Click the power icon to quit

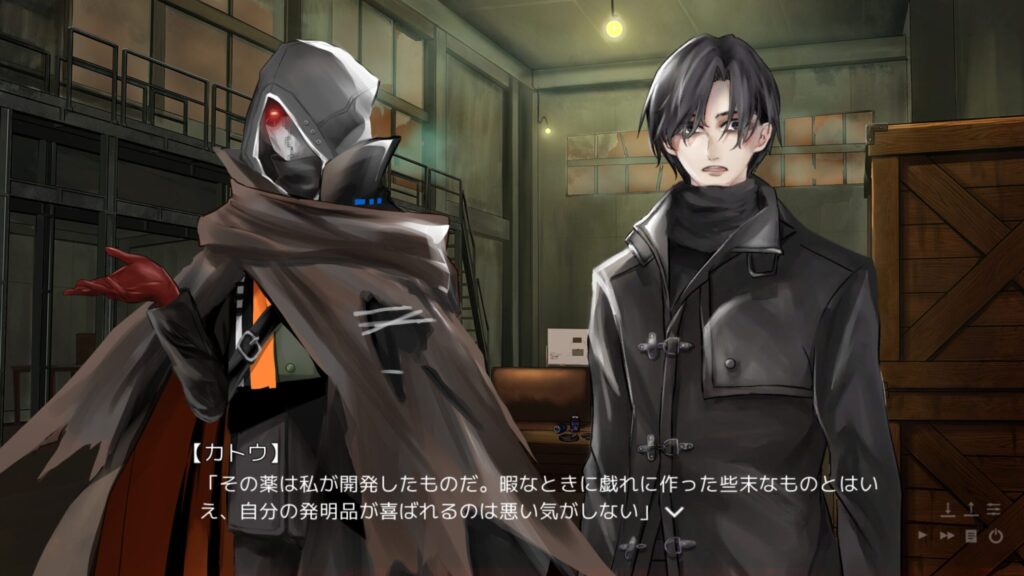(x=995, y=536)
